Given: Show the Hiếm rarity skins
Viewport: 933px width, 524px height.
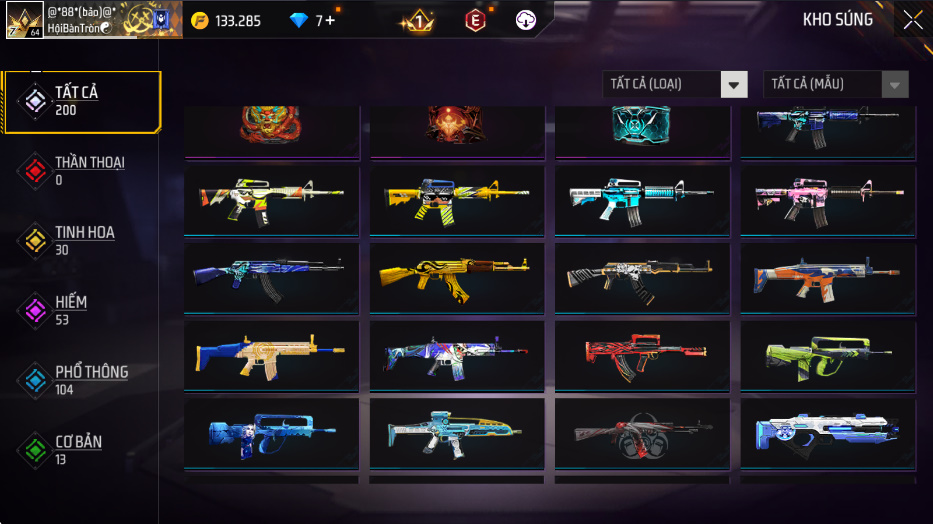Looking at the screenshot, I should 80,310.
